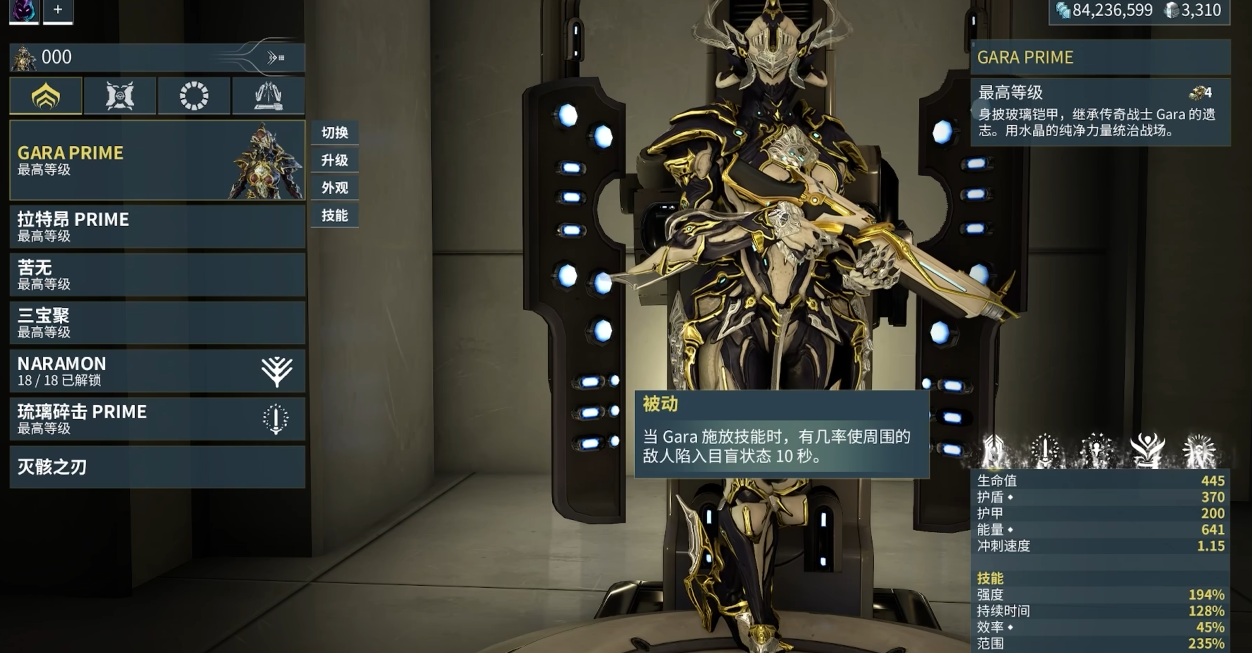Select the GARA PRIME warframe slot
Screen dimensions: 1252x653
pos(157,160)
